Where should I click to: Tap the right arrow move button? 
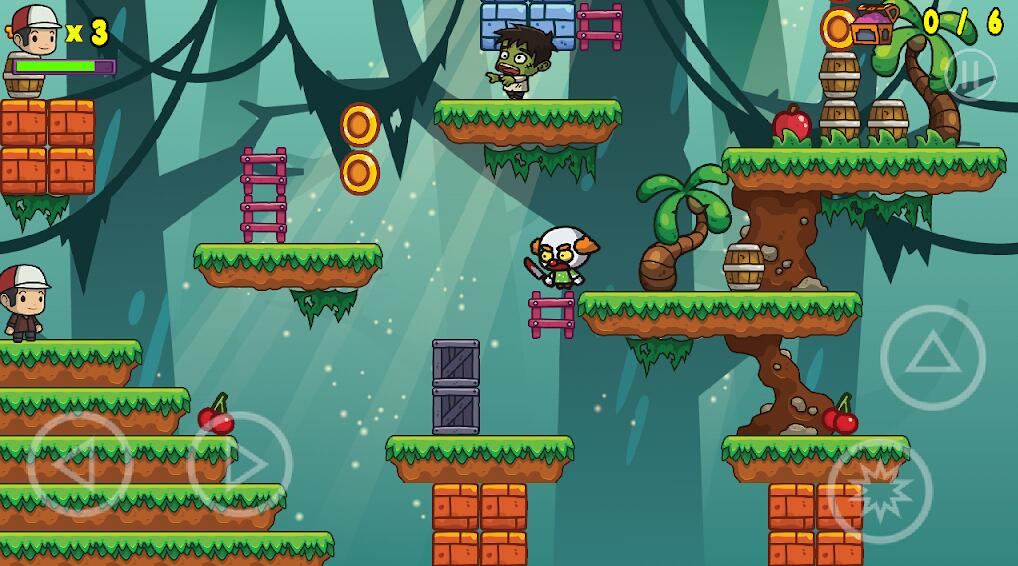pos(240,464)
